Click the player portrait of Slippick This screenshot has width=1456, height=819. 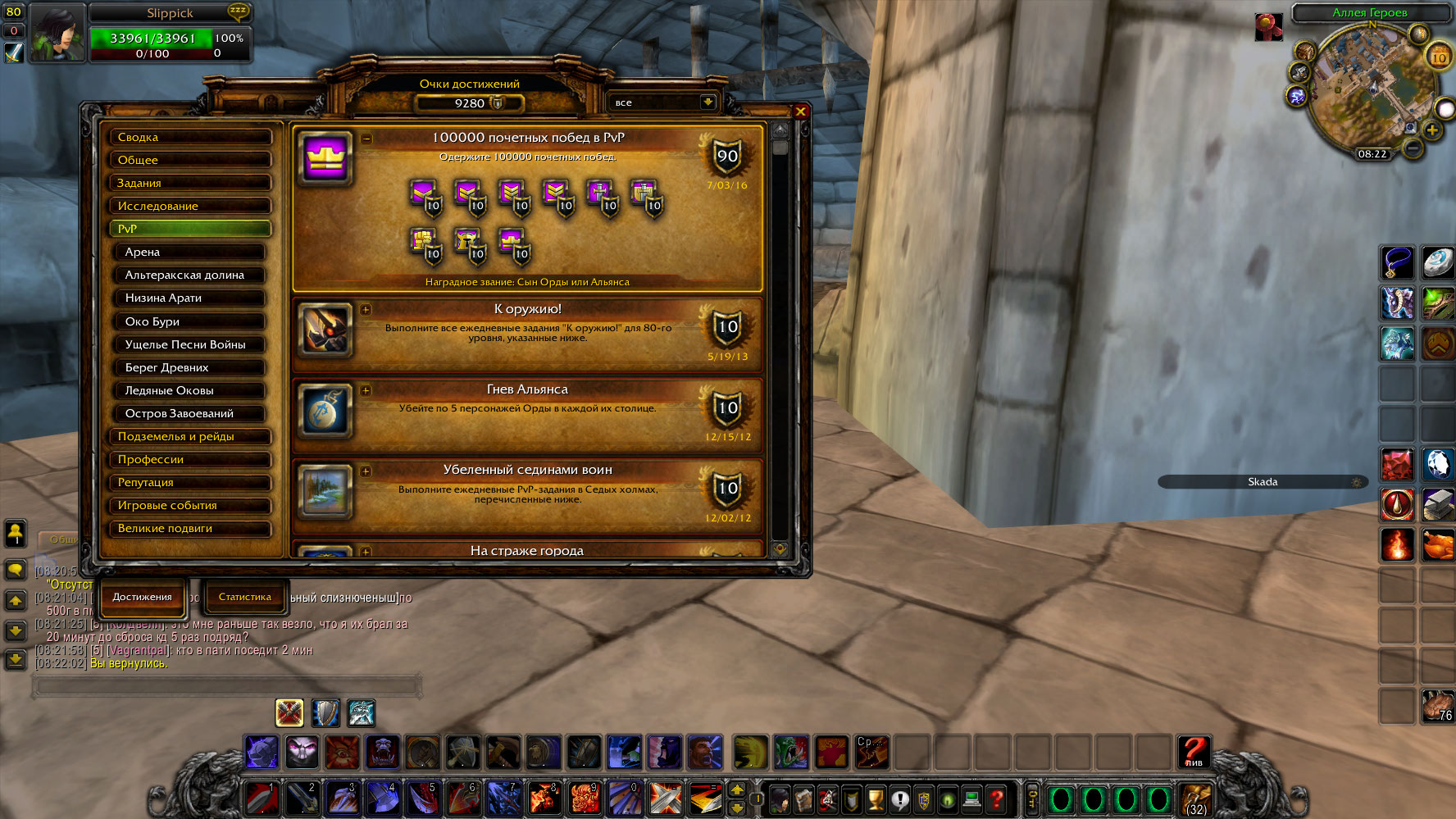57,33
